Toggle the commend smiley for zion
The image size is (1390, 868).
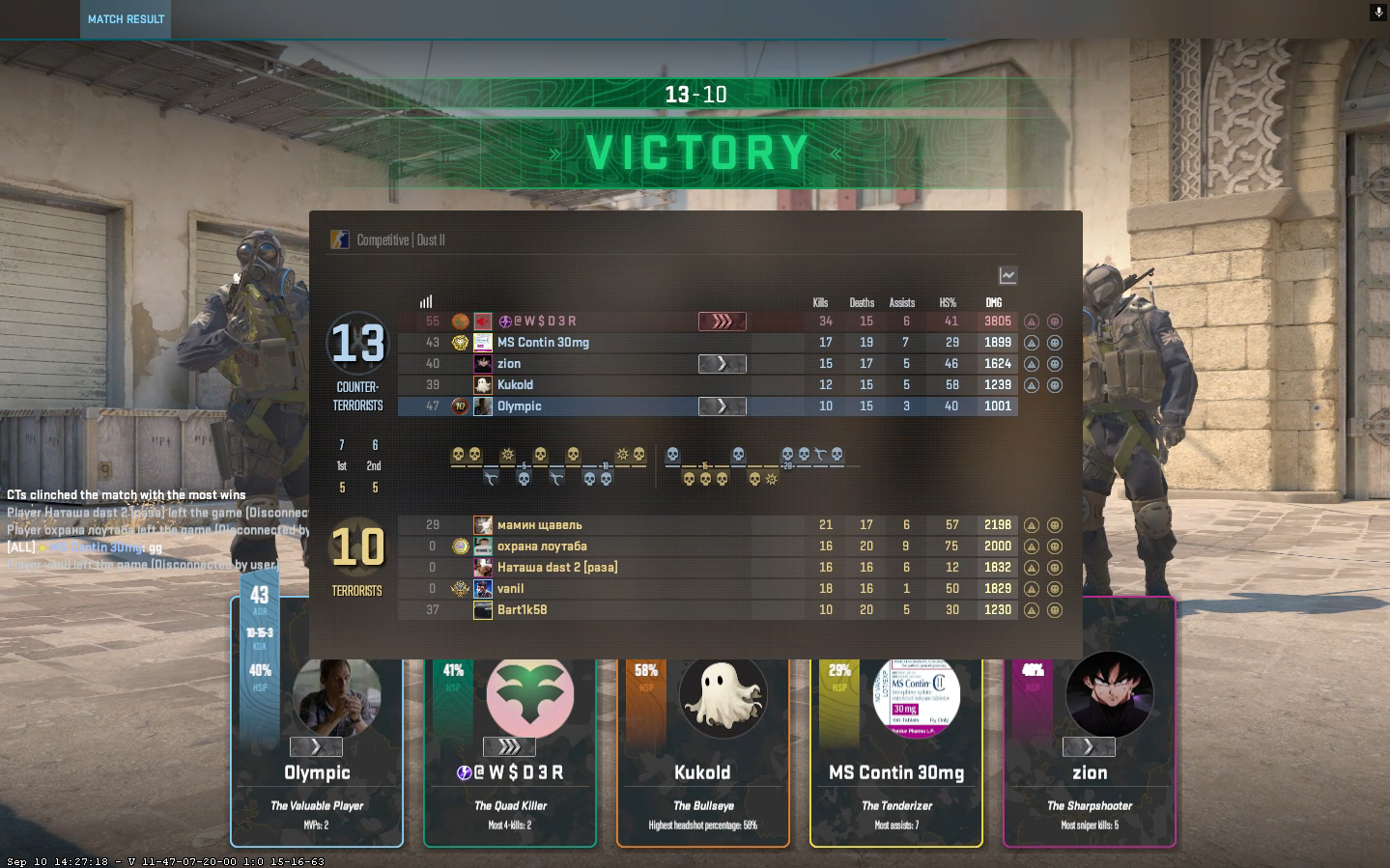click(1054, 363)
